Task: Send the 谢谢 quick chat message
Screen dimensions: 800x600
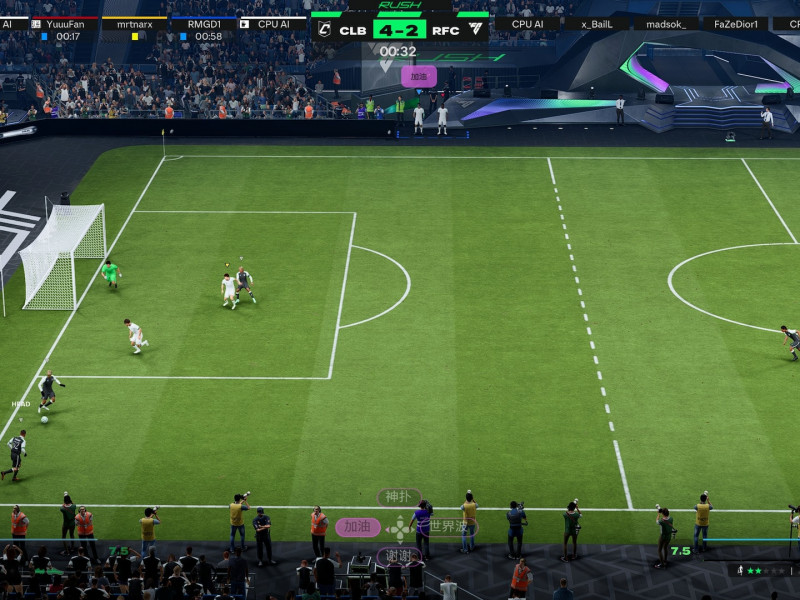Action: (x=398, y=556)
